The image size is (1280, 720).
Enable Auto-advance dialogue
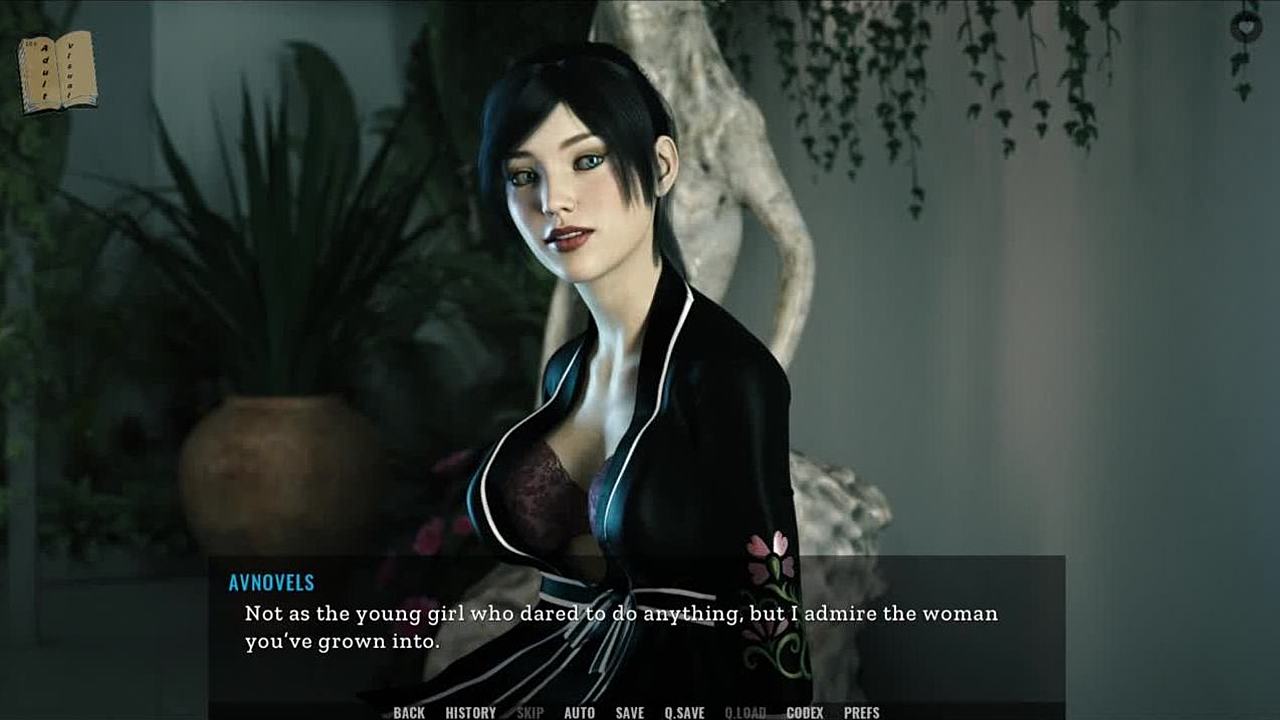click(579, 712)
